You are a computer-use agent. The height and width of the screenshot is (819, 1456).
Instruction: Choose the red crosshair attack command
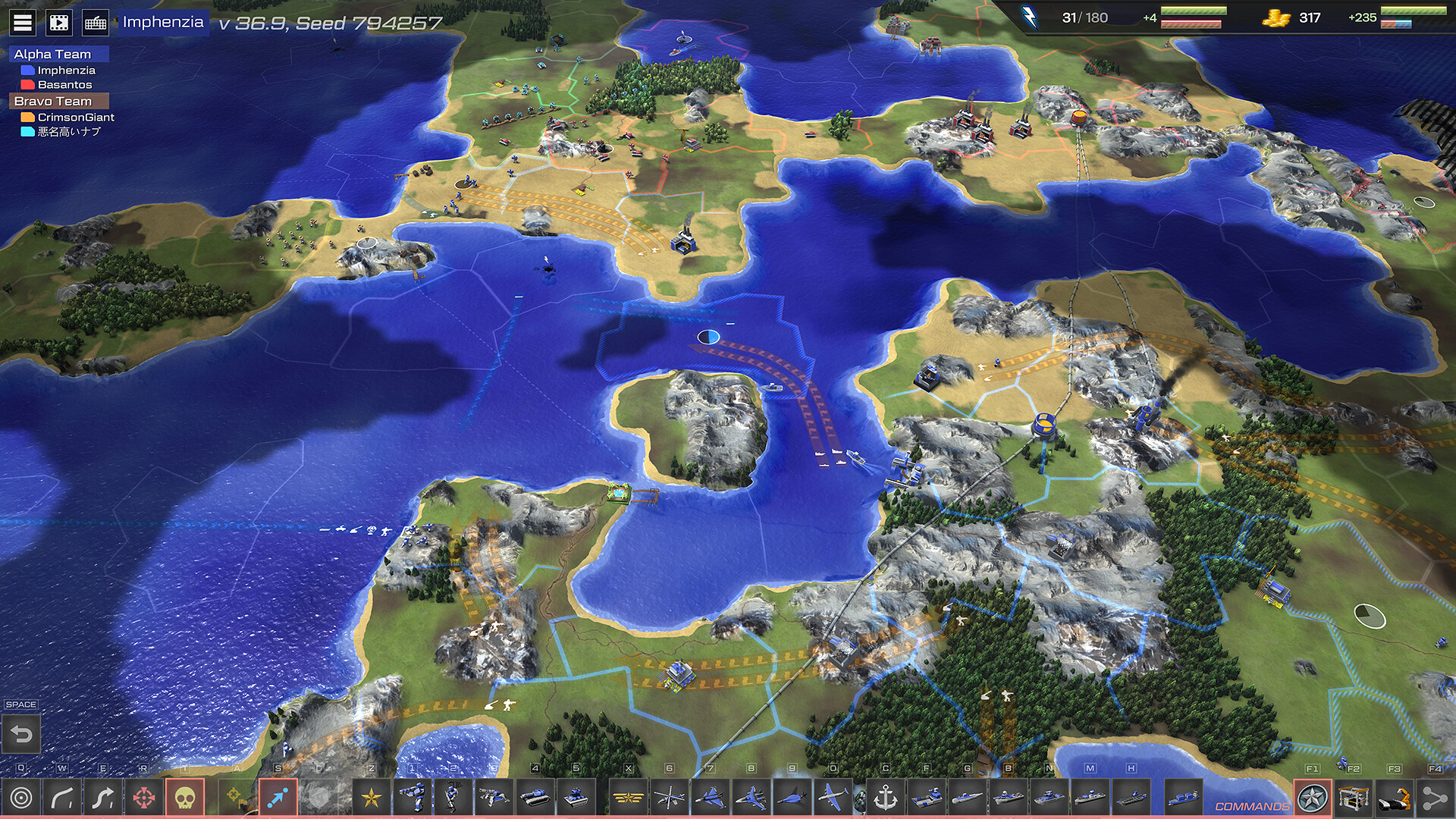(x=144, y=798)
